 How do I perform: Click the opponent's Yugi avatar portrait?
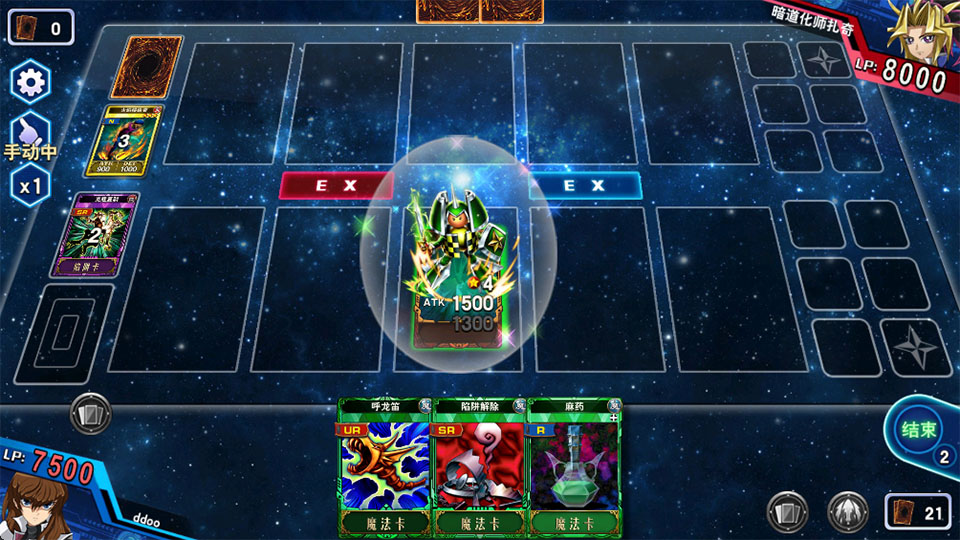click(920, 32)
